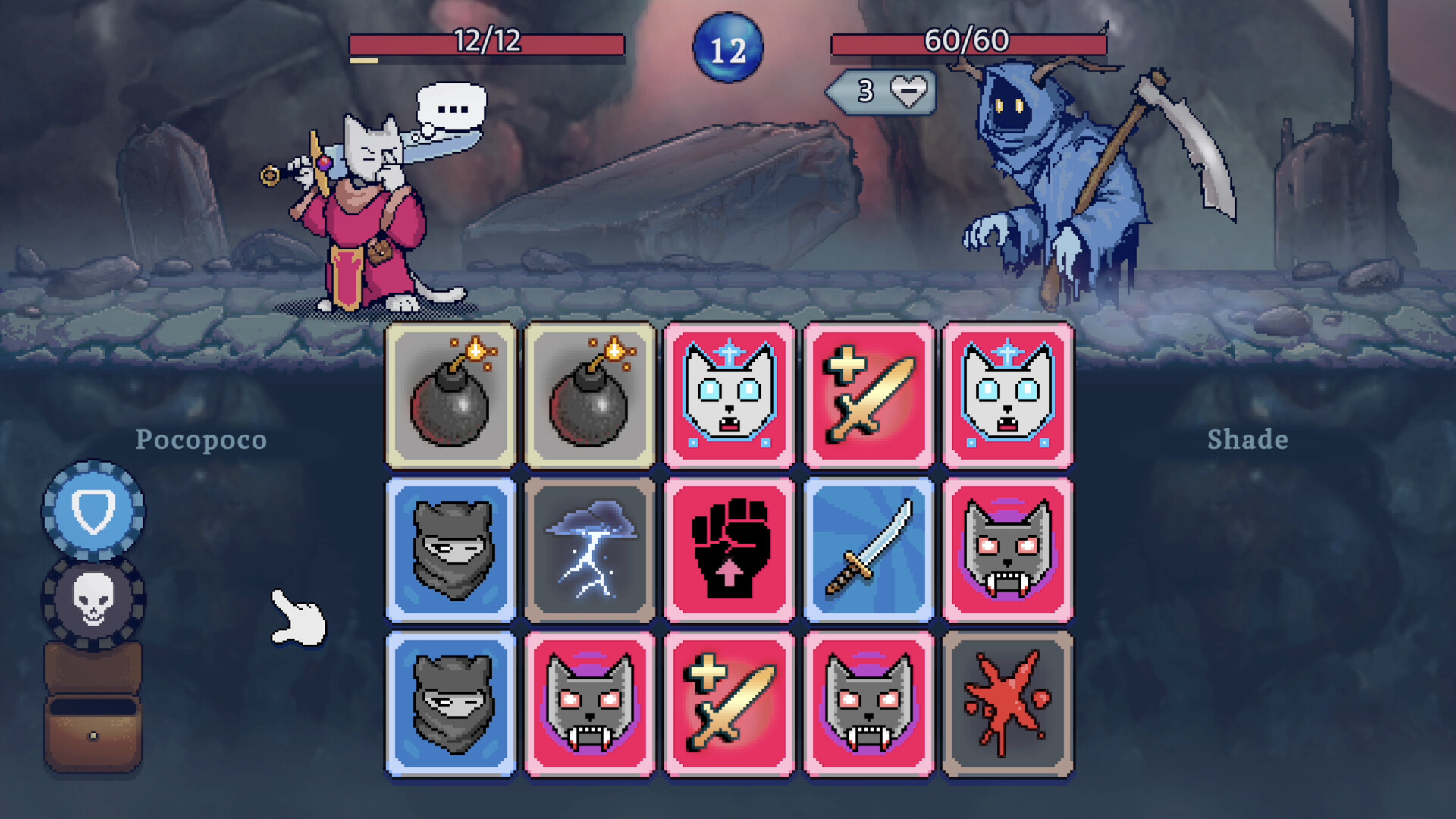
Task: Select the vampire cat tile middle row
Action: point(1007,549)
